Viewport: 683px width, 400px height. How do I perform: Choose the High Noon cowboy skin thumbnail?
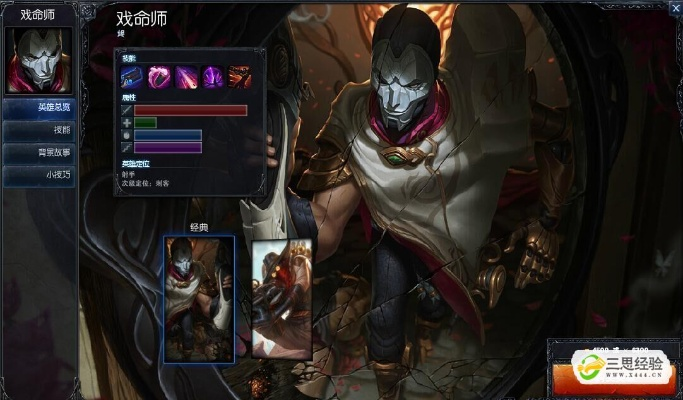279,298
